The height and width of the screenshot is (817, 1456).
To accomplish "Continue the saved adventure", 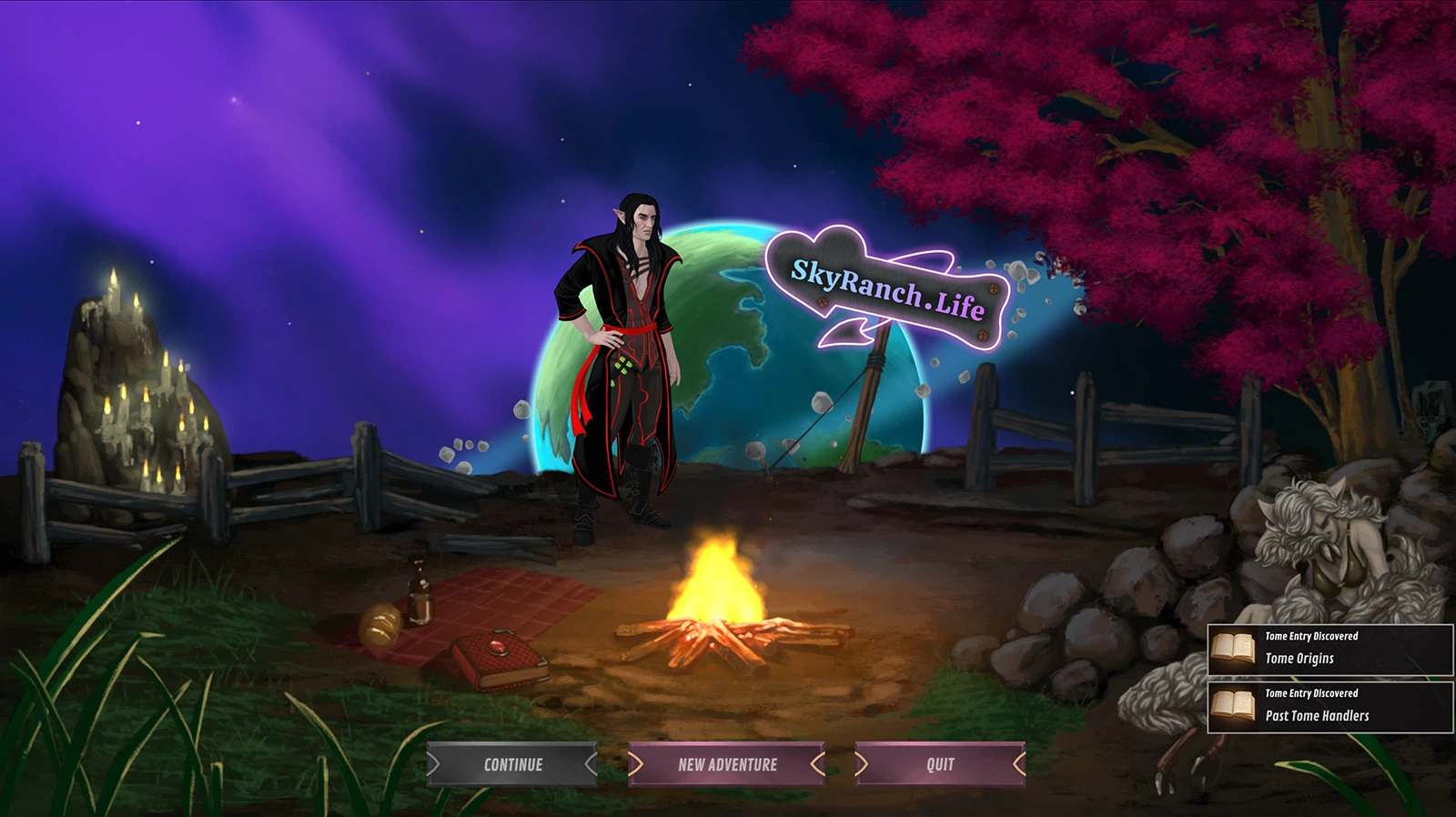I will point(512,764).
